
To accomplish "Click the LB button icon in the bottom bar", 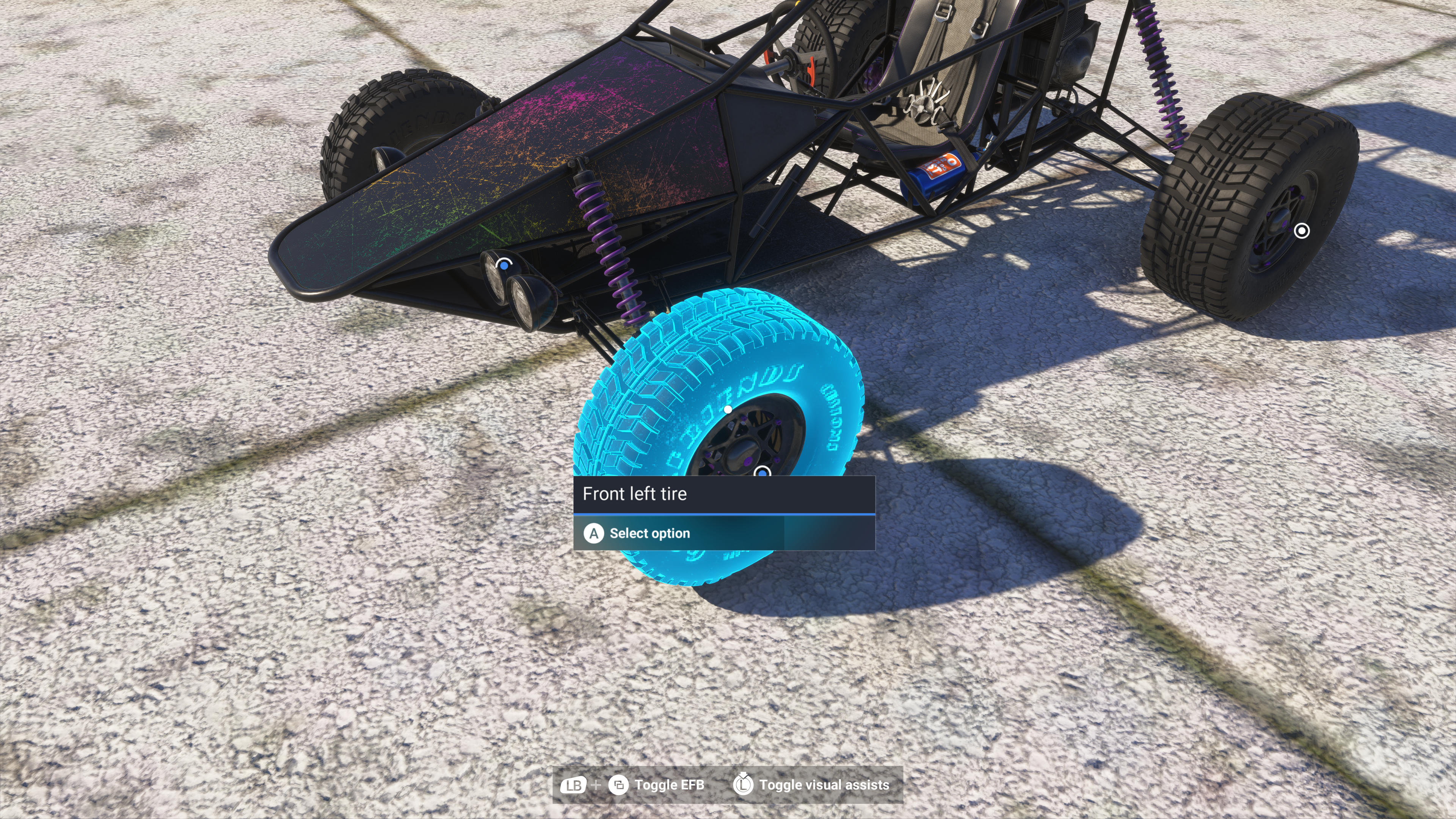I will point(573,784).
